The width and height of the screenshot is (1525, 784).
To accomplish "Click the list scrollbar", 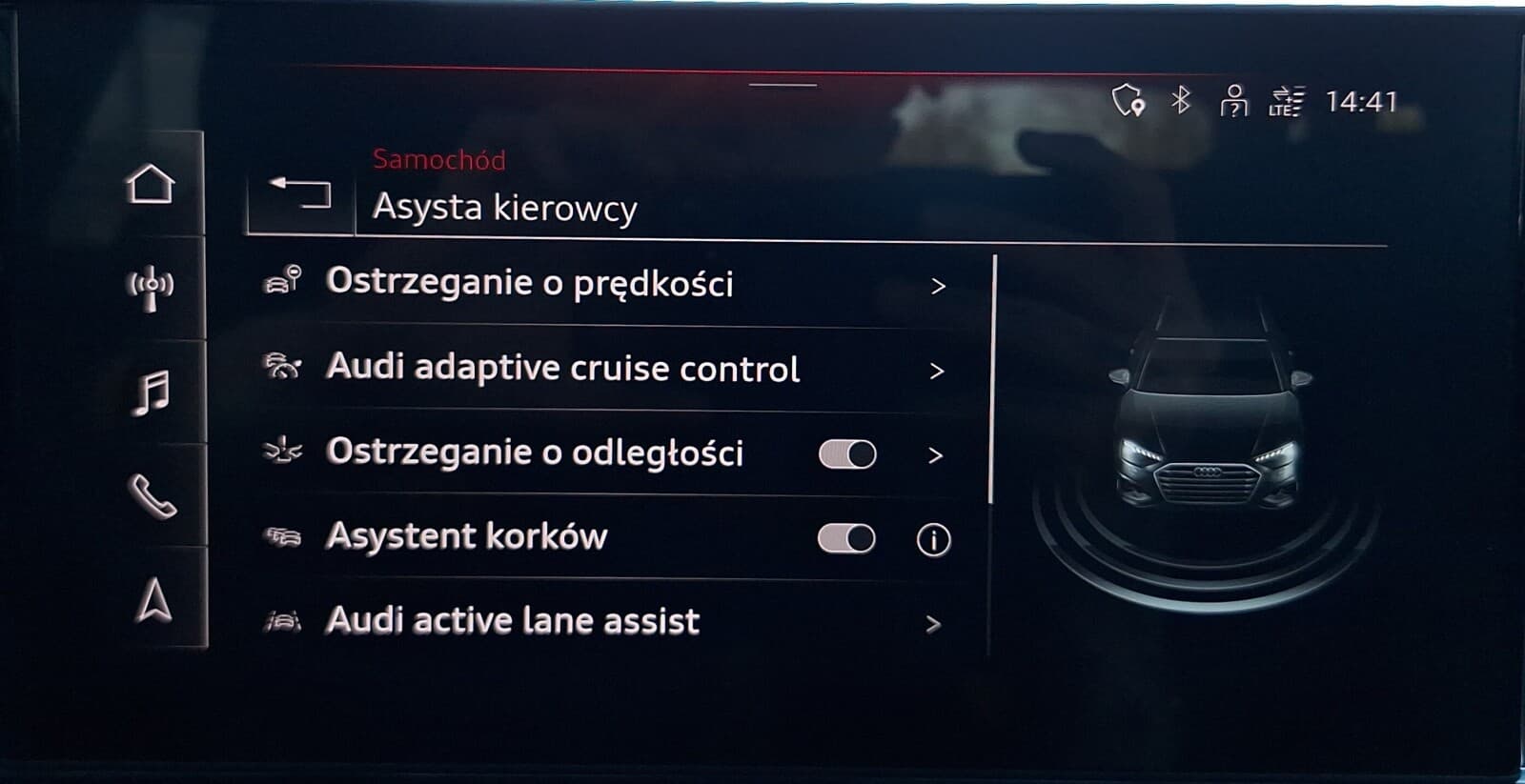I will point(992,381).
